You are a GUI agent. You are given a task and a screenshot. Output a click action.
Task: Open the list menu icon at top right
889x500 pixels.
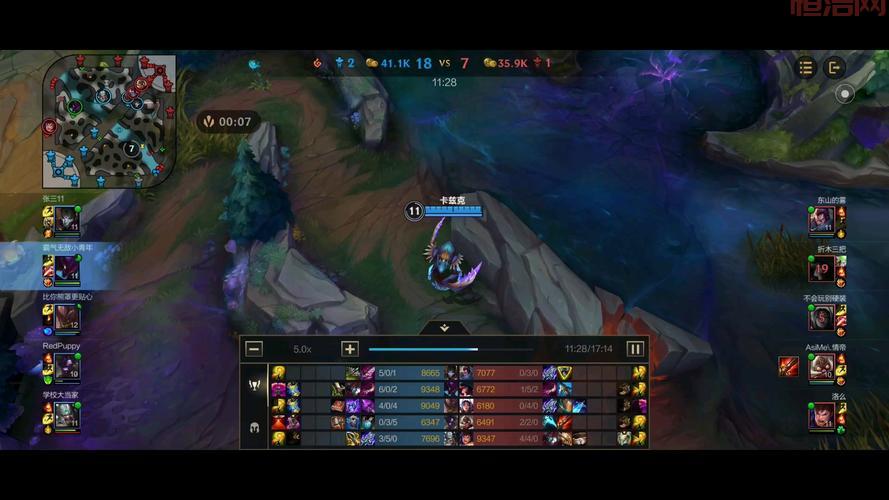pyautogui.click(x=807, y=67)
